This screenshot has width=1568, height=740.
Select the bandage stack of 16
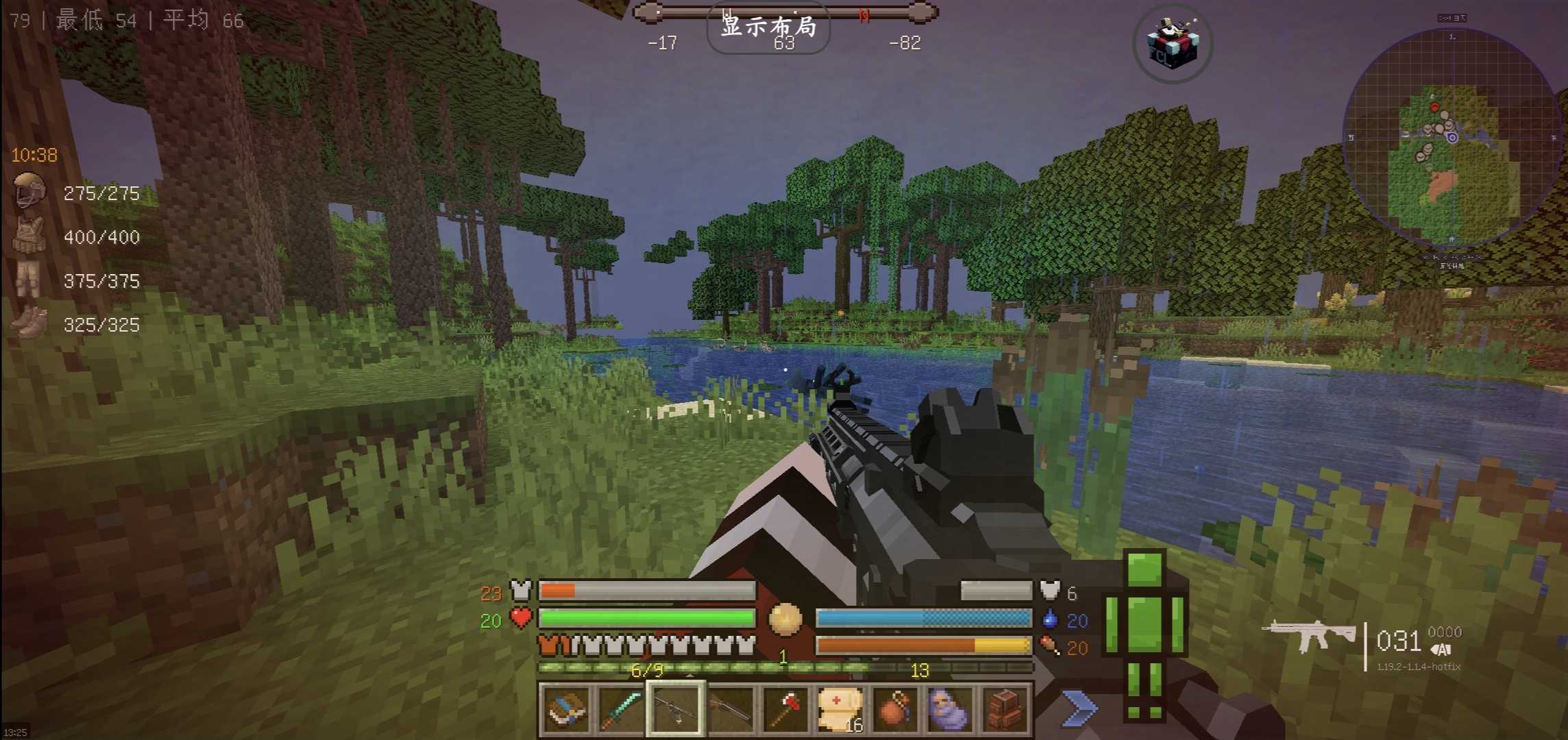point(840,708)
